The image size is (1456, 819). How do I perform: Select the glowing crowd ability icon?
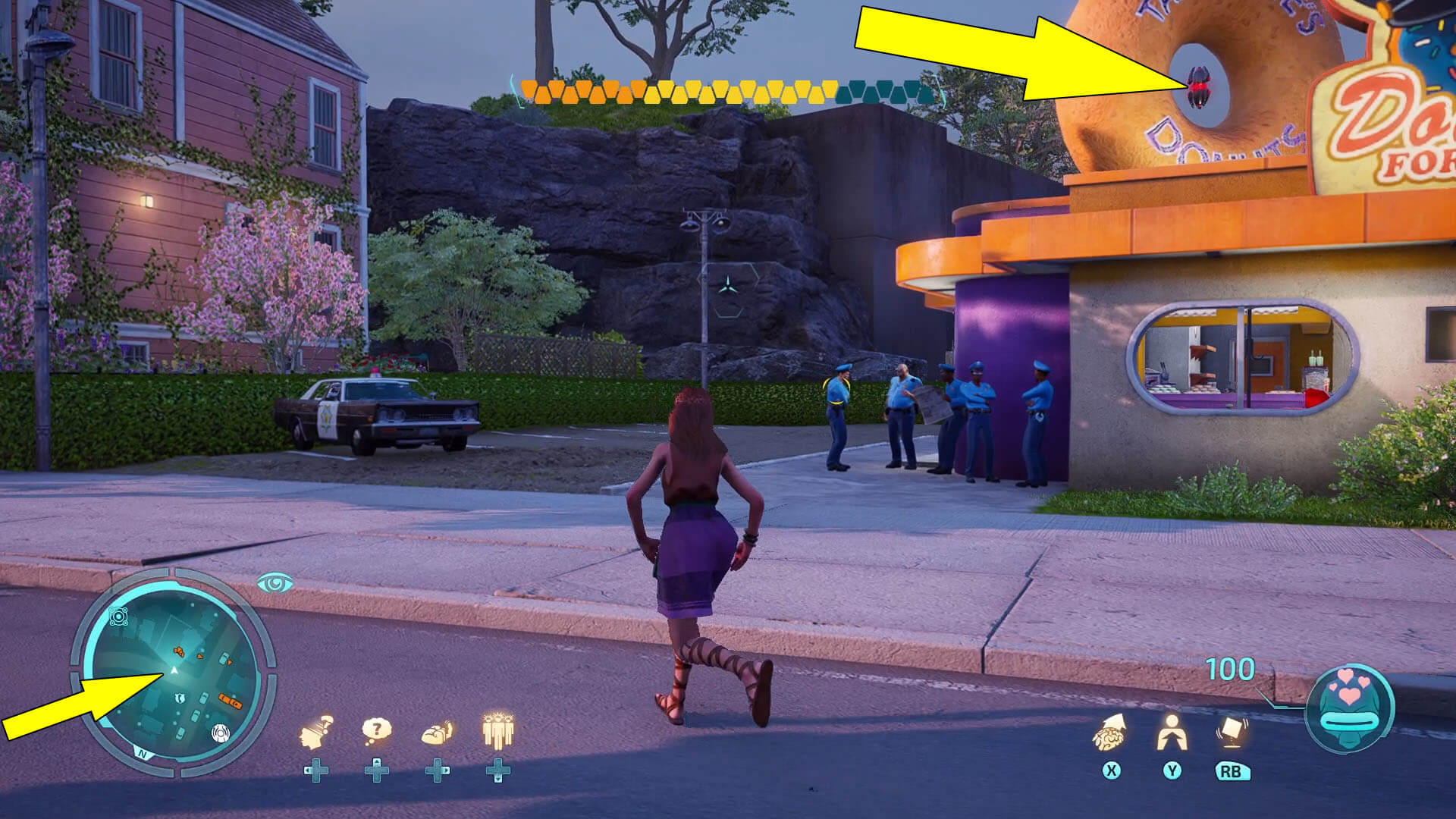coord(497,730)
